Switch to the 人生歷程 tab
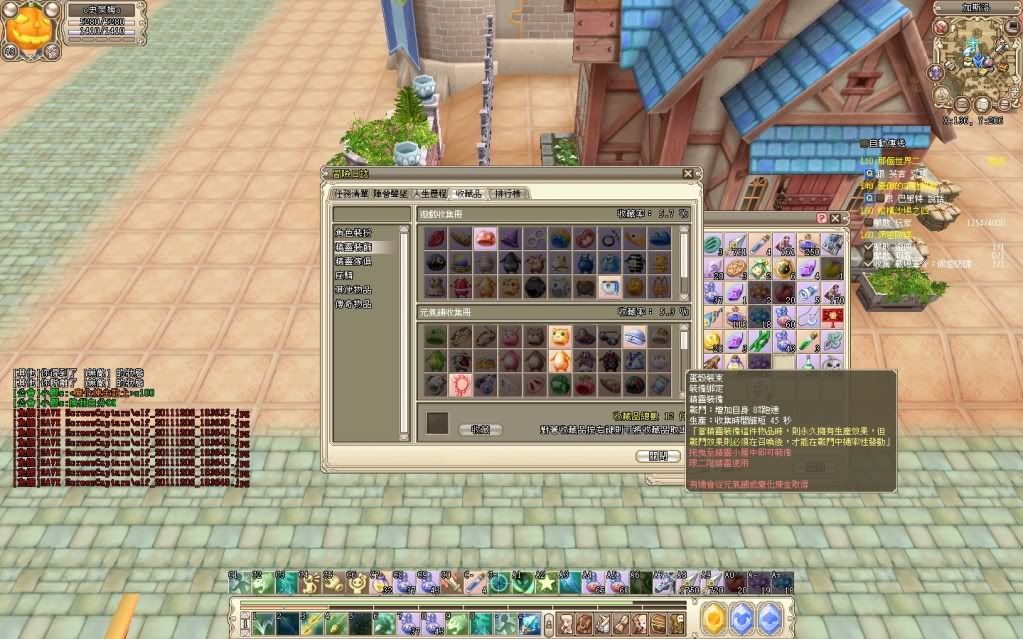Viewport: 1023px width, 639px height. (430, 193)
